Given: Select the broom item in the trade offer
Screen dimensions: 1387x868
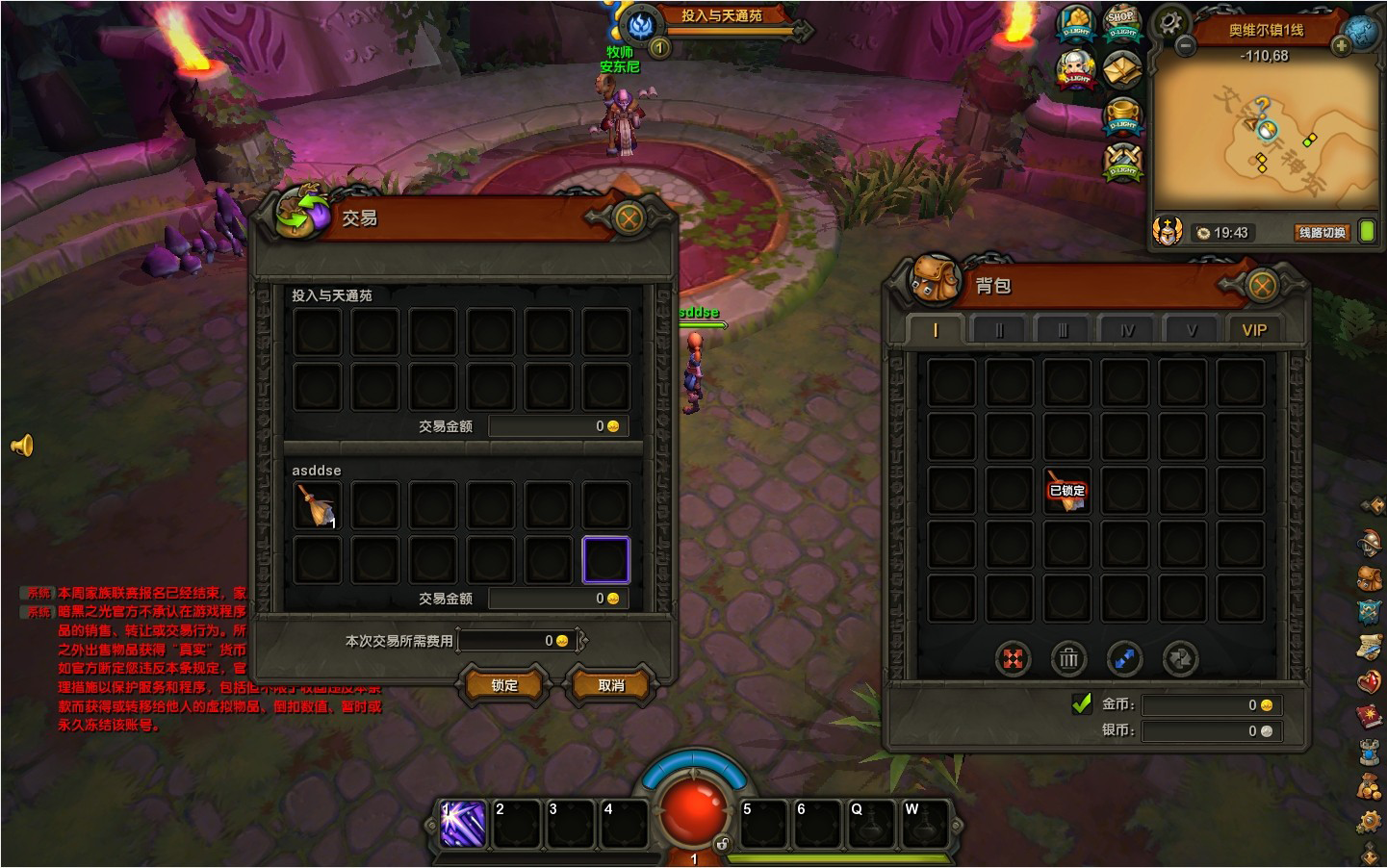Looking at the screenshot, I should tap(317, 505).
